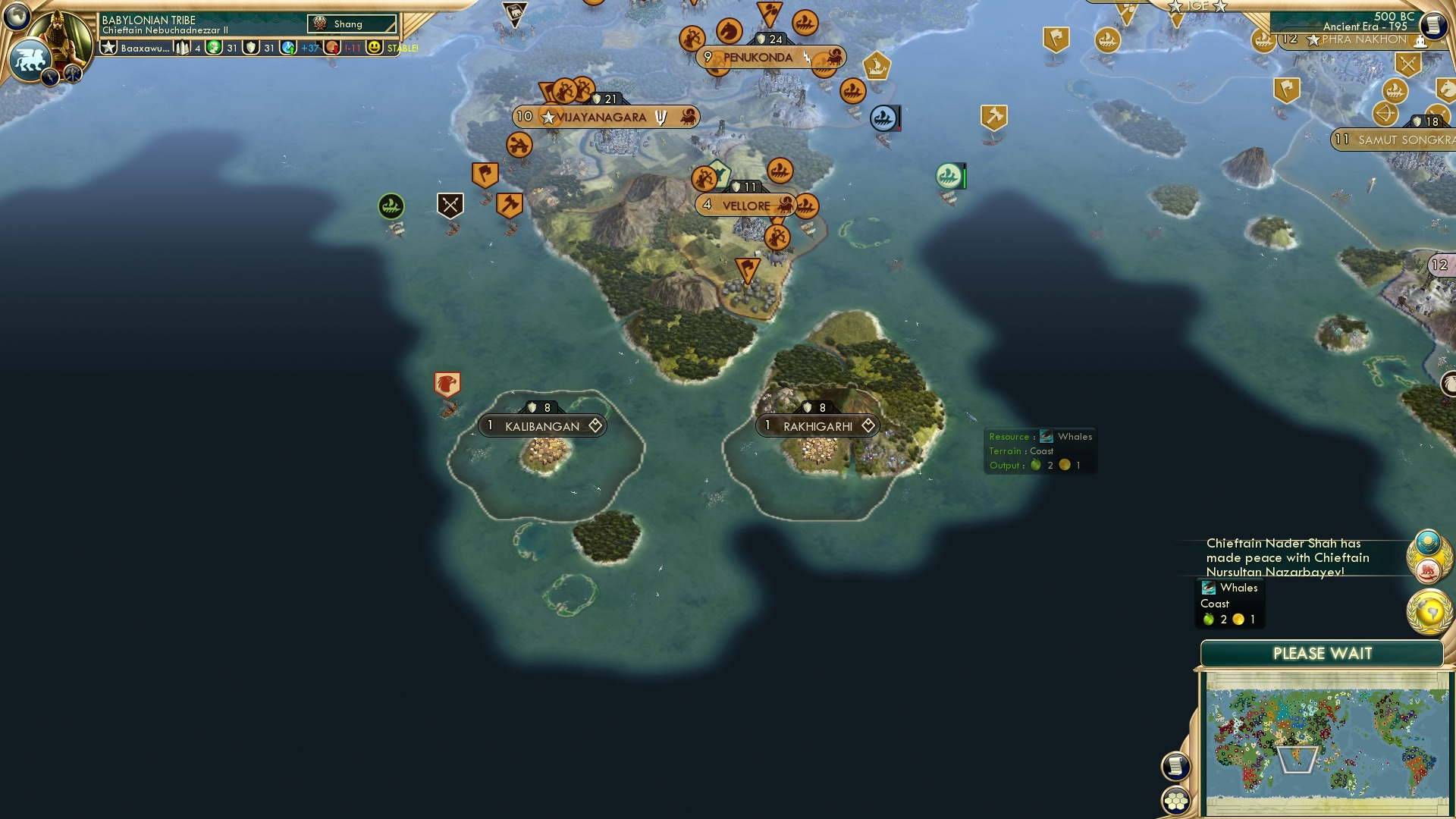The image size is (1456, 819).
Task: Toggle the hex grid overlay button
Action: [x=1176, y=801]
